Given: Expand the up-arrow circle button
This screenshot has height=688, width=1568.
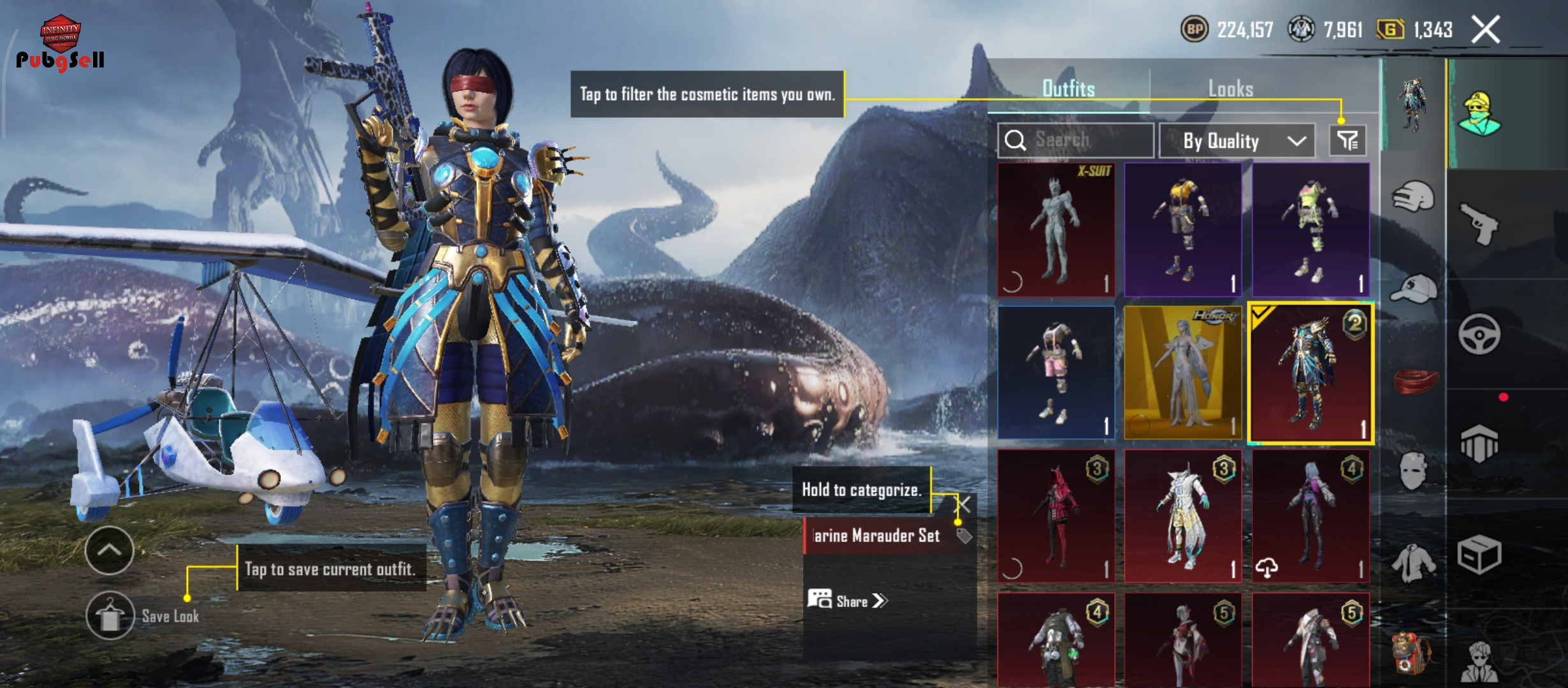Looking at the screenshot, I should pos(110,550).
